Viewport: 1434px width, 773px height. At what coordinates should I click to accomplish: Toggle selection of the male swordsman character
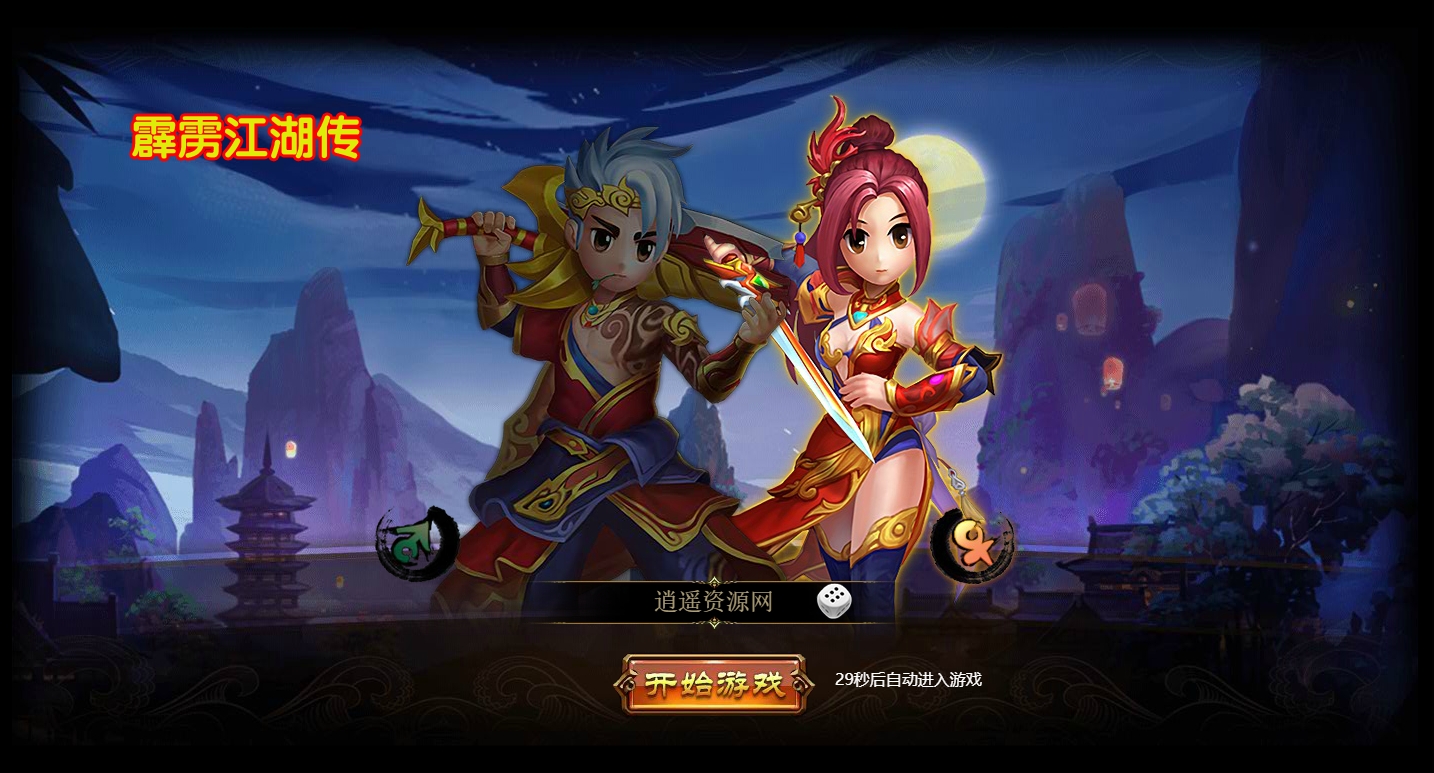click(x=600, y=380)
